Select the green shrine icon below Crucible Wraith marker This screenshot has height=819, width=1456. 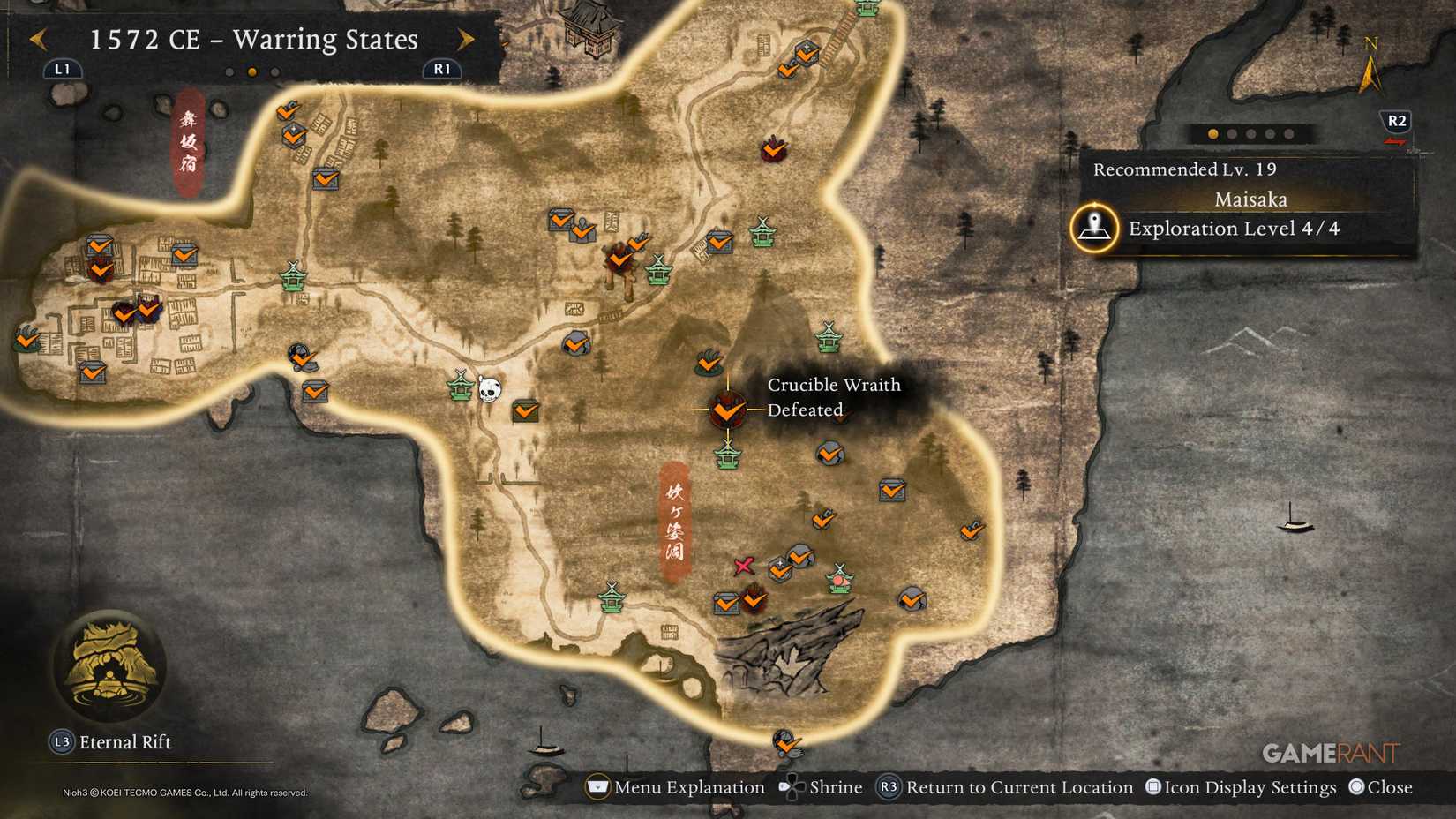[x=727, y=456]
